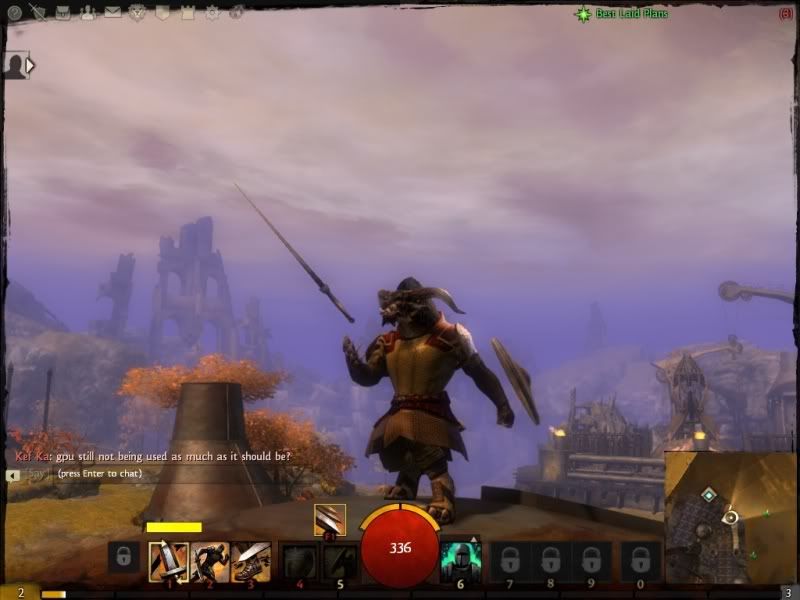Activate the sword strike skill in slot 1

(x=169, y=560)
